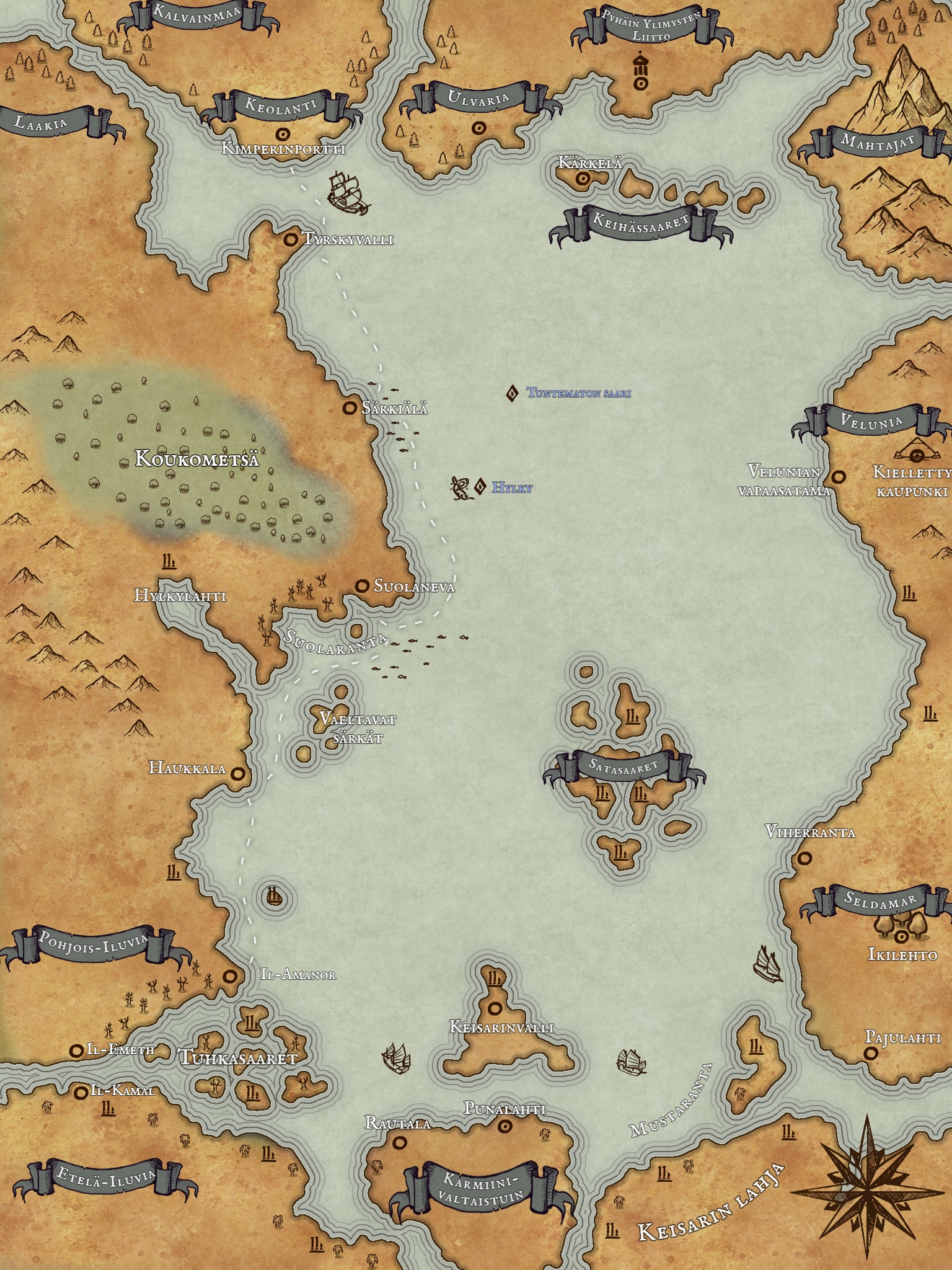952x1270 pixels.
Task: Pick the Il-Amanor city marker
Action: click(231, 975)
